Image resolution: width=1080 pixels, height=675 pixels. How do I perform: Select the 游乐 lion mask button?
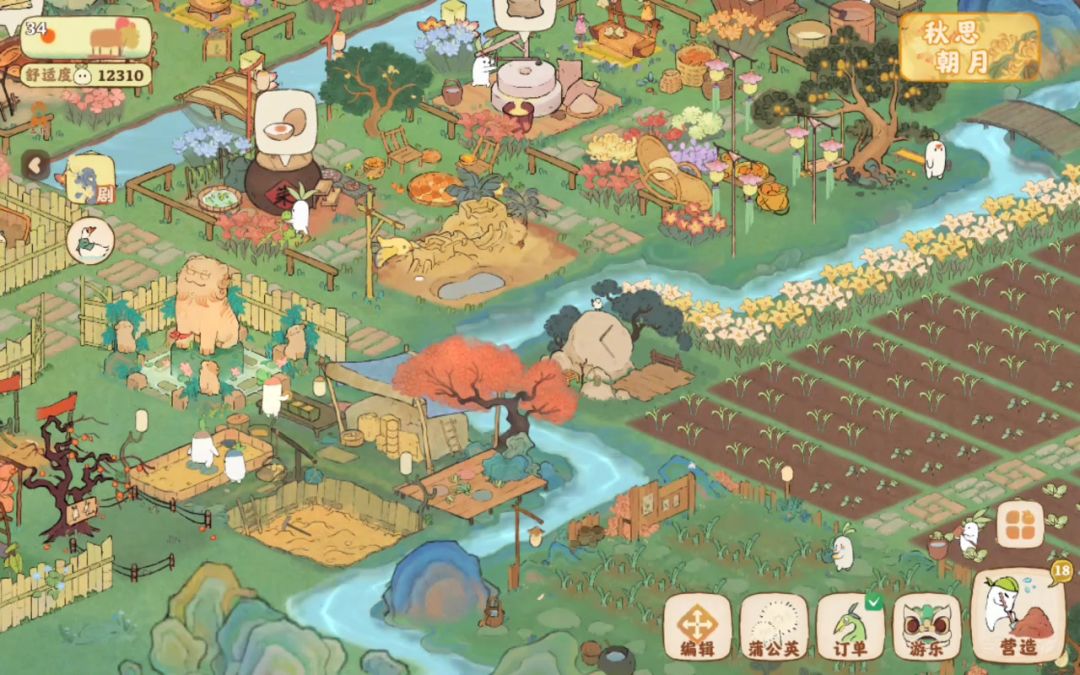[926, 627]
